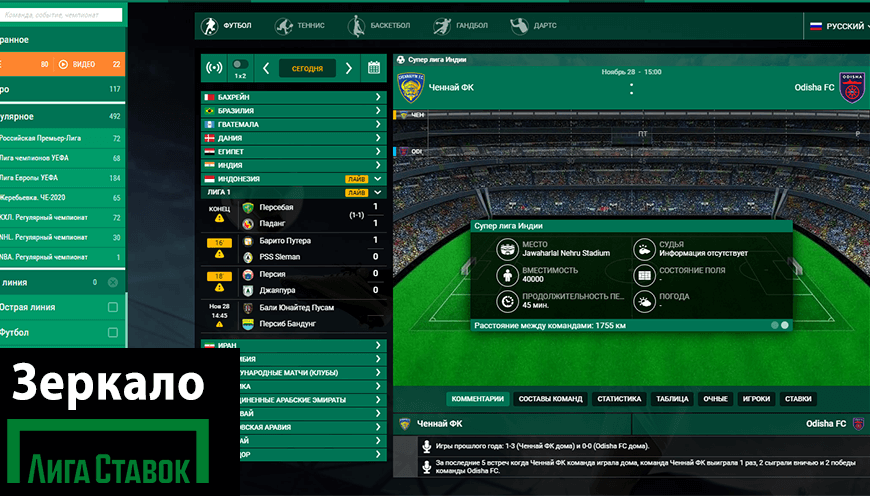Open the calendar date picker
Viewport: 870px width, 496px height.
374,68
